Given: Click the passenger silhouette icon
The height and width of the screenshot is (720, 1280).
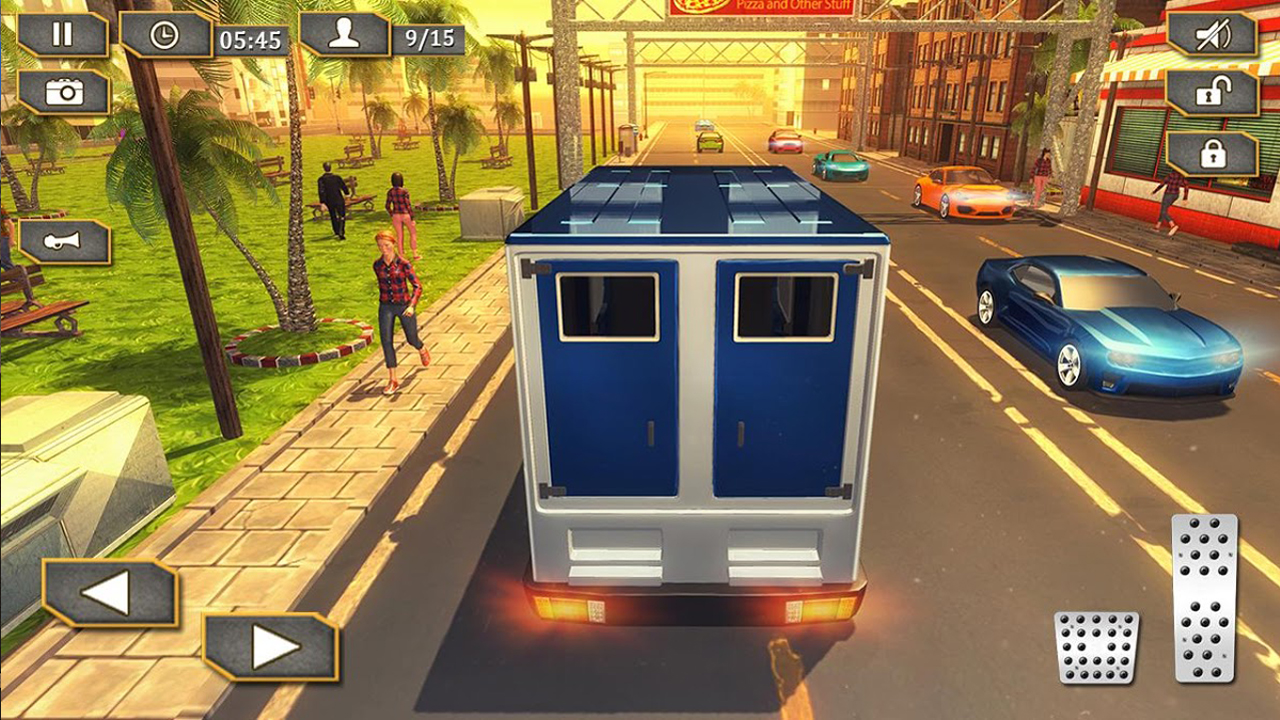Looking at the screenshot, I should point(345,38).
